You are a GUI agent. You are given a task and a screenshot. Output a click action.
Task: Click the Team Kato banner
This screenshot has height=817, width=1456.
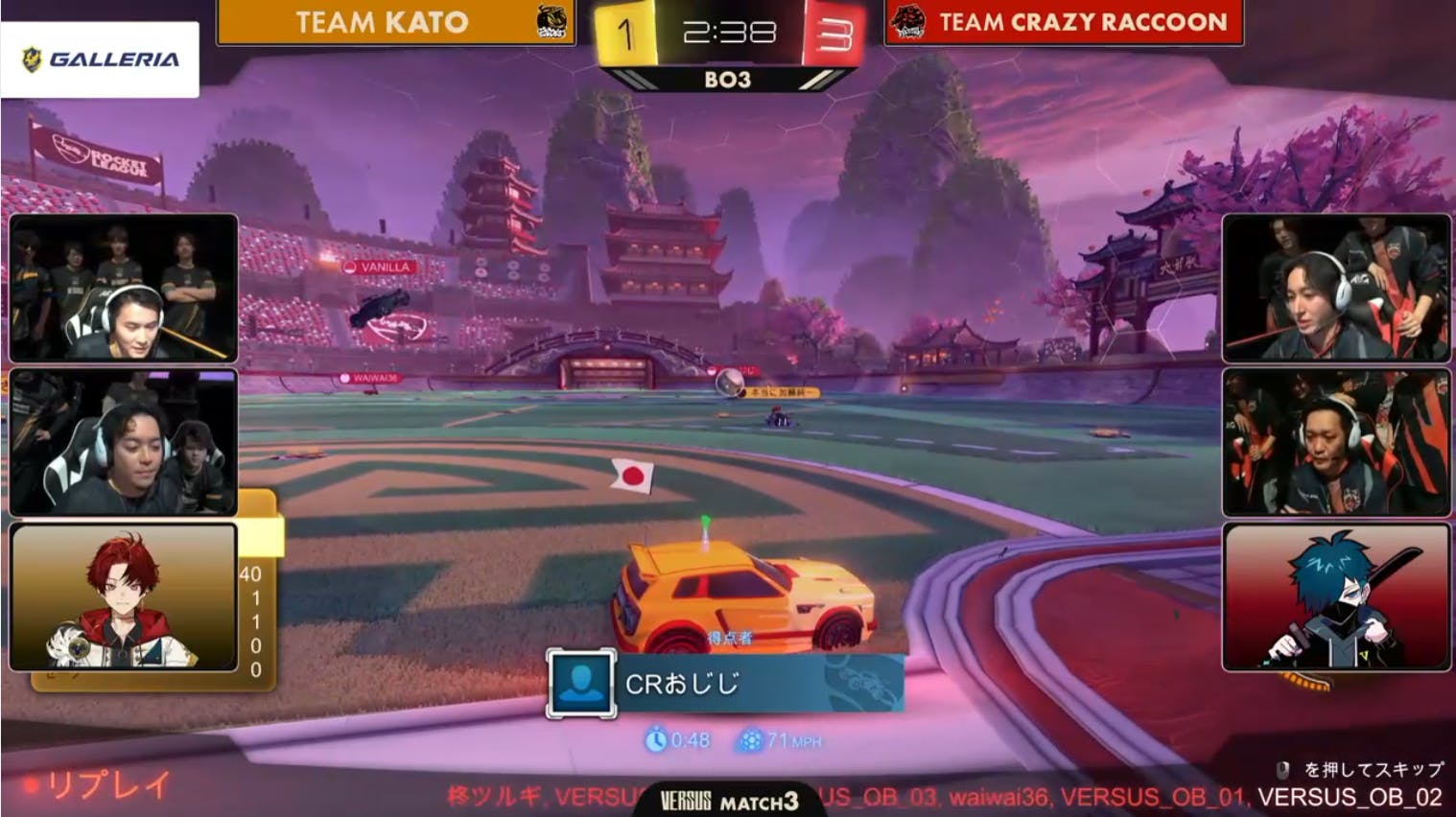coord(395,22)
